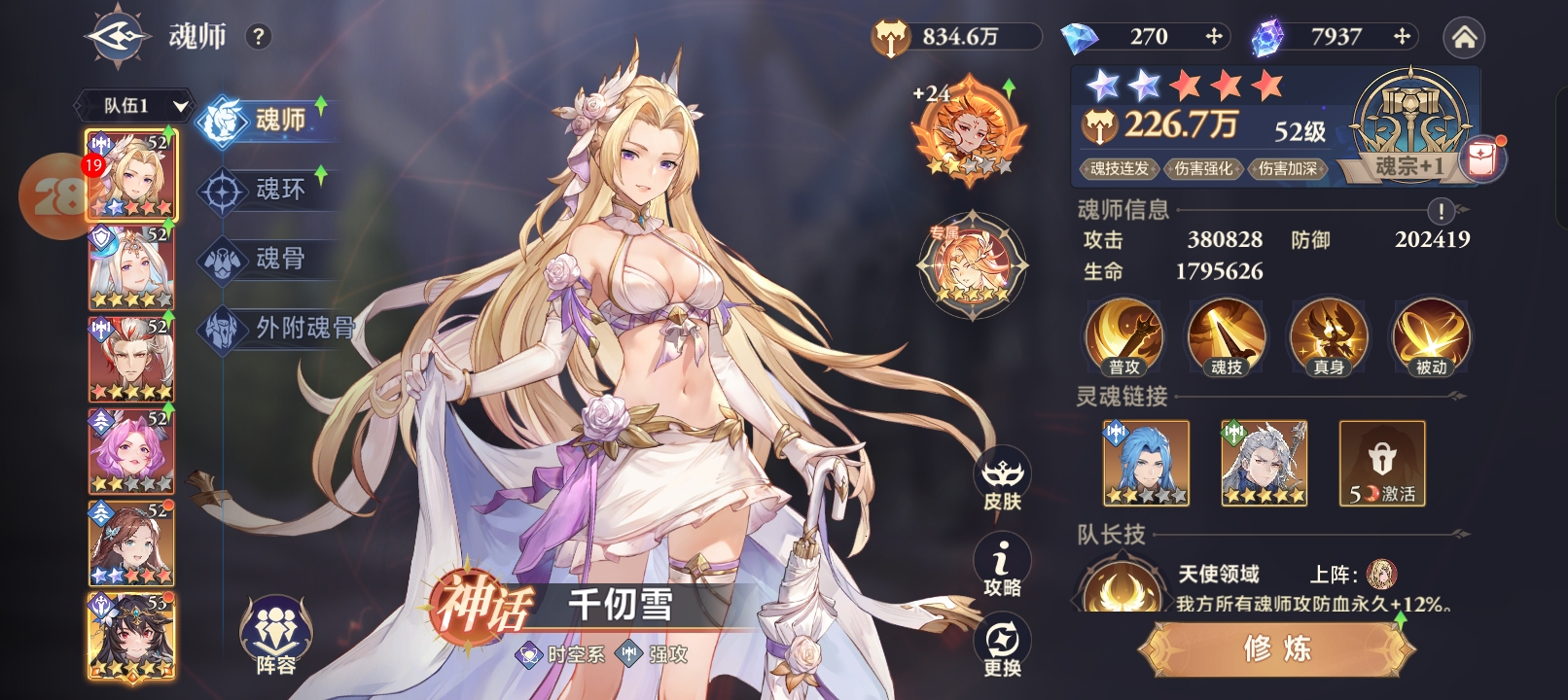Return home with the house icon
Viewport: 1568px width, 700px height.
1464,37
